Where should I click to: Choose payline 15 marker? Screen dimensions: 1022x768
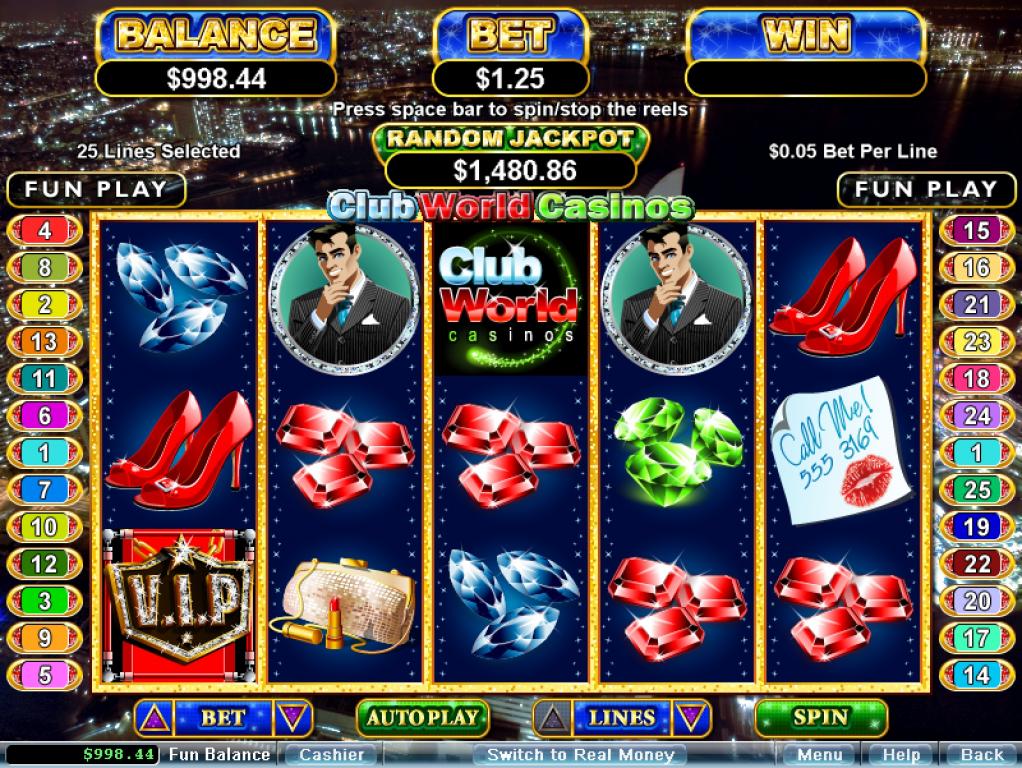pos(976,231)
